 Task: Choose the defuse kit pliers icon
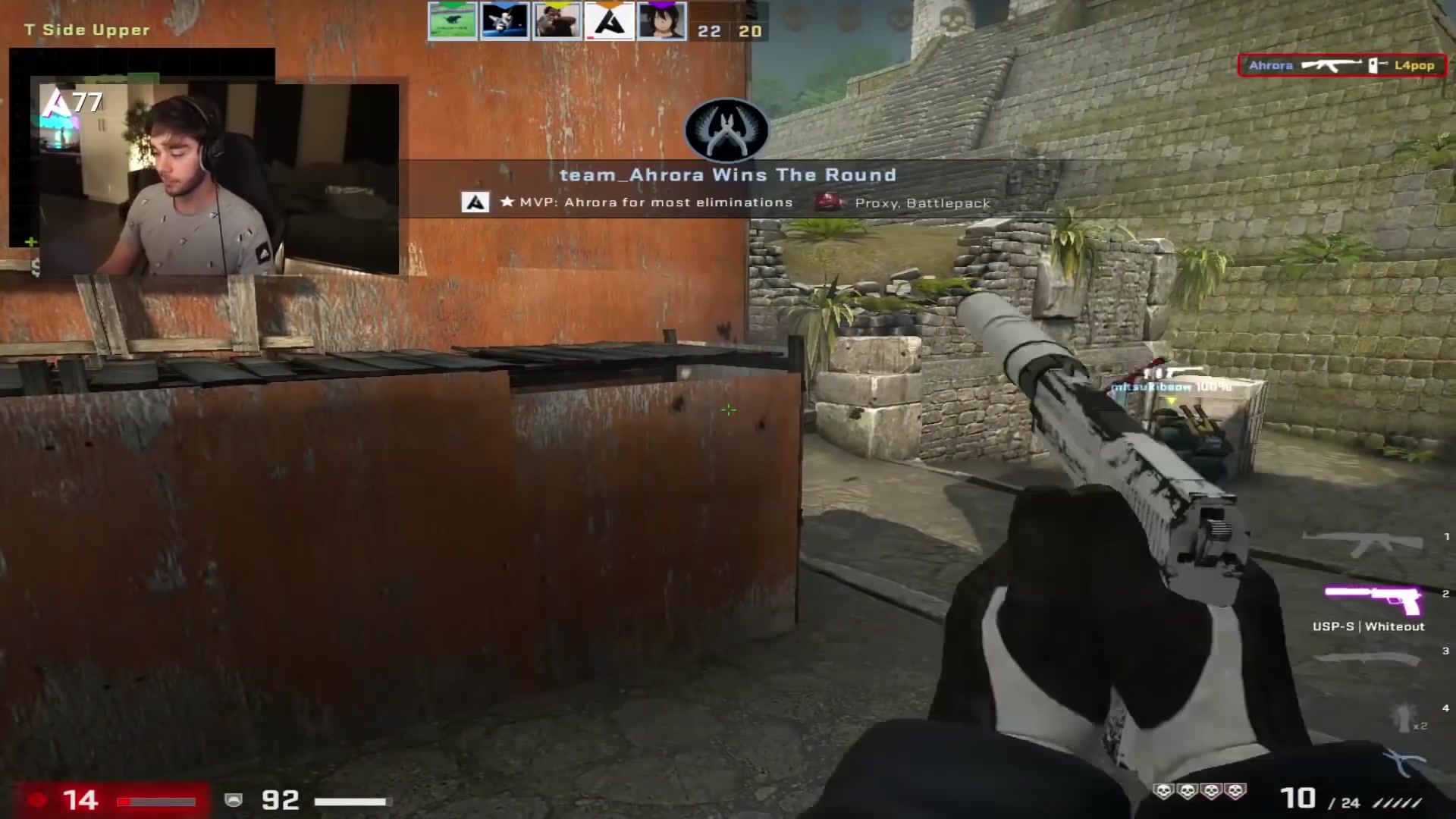pyautogui.click(x=1403, y=762)
